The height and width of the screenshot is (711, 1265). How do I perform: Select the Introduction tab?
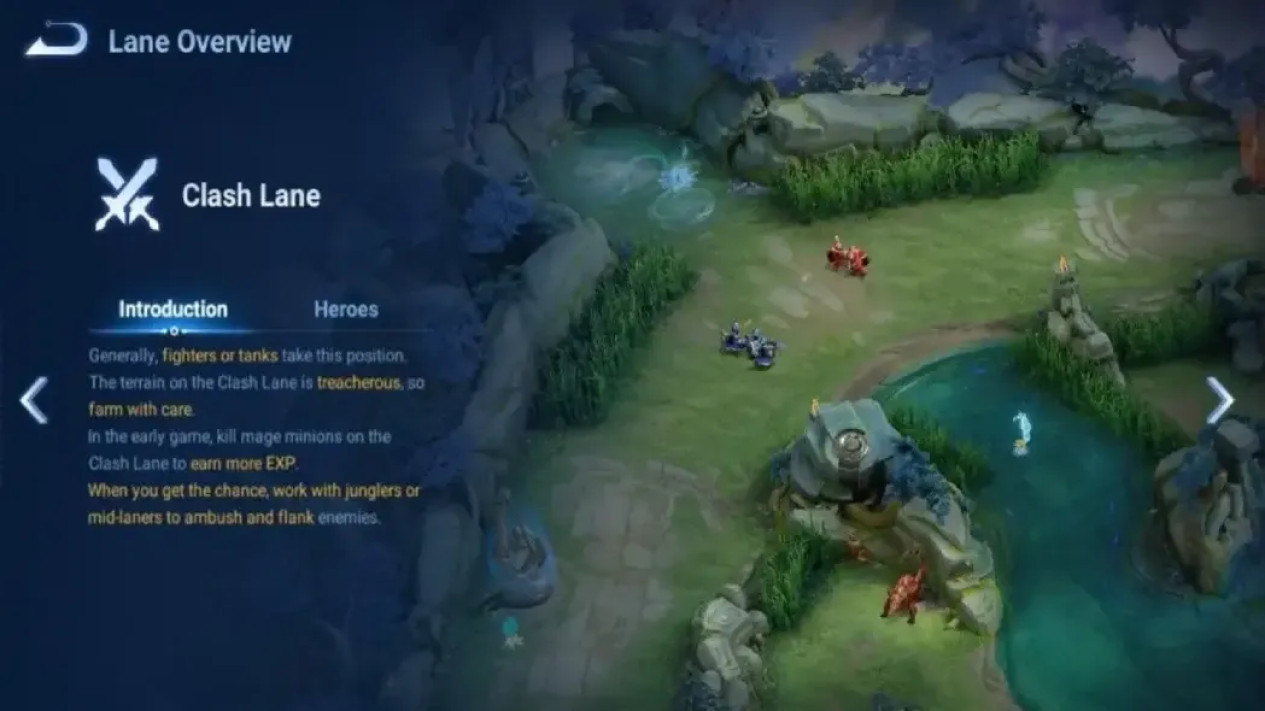tap(173, 309)
